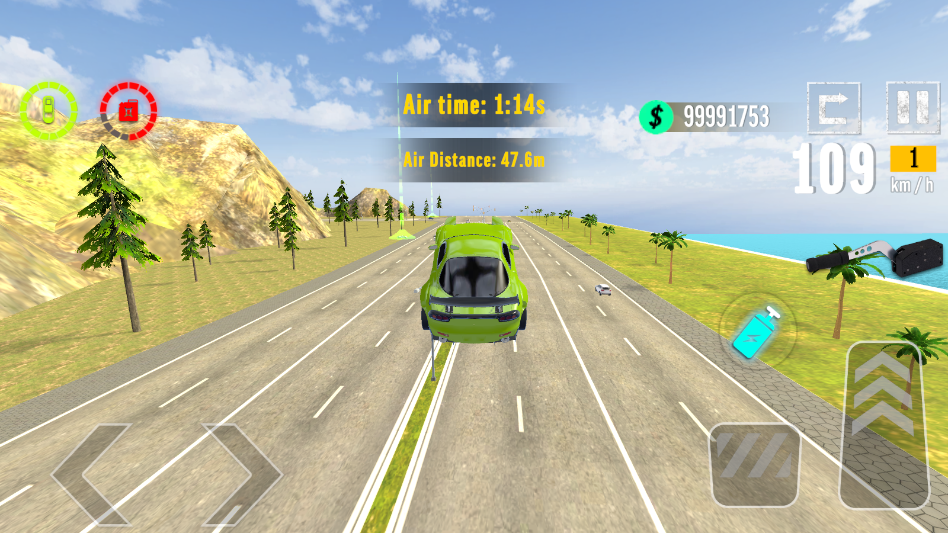Pause the game
The height and width of the screenshot is (533, 948).
click(x=912, y=107)
